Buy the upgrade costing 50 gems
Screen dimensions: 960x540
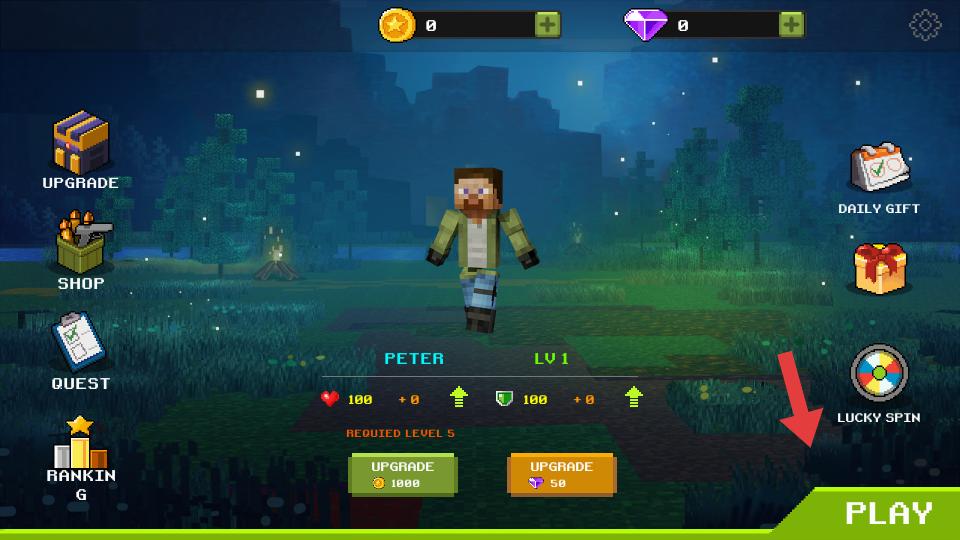tap(561, 474)
